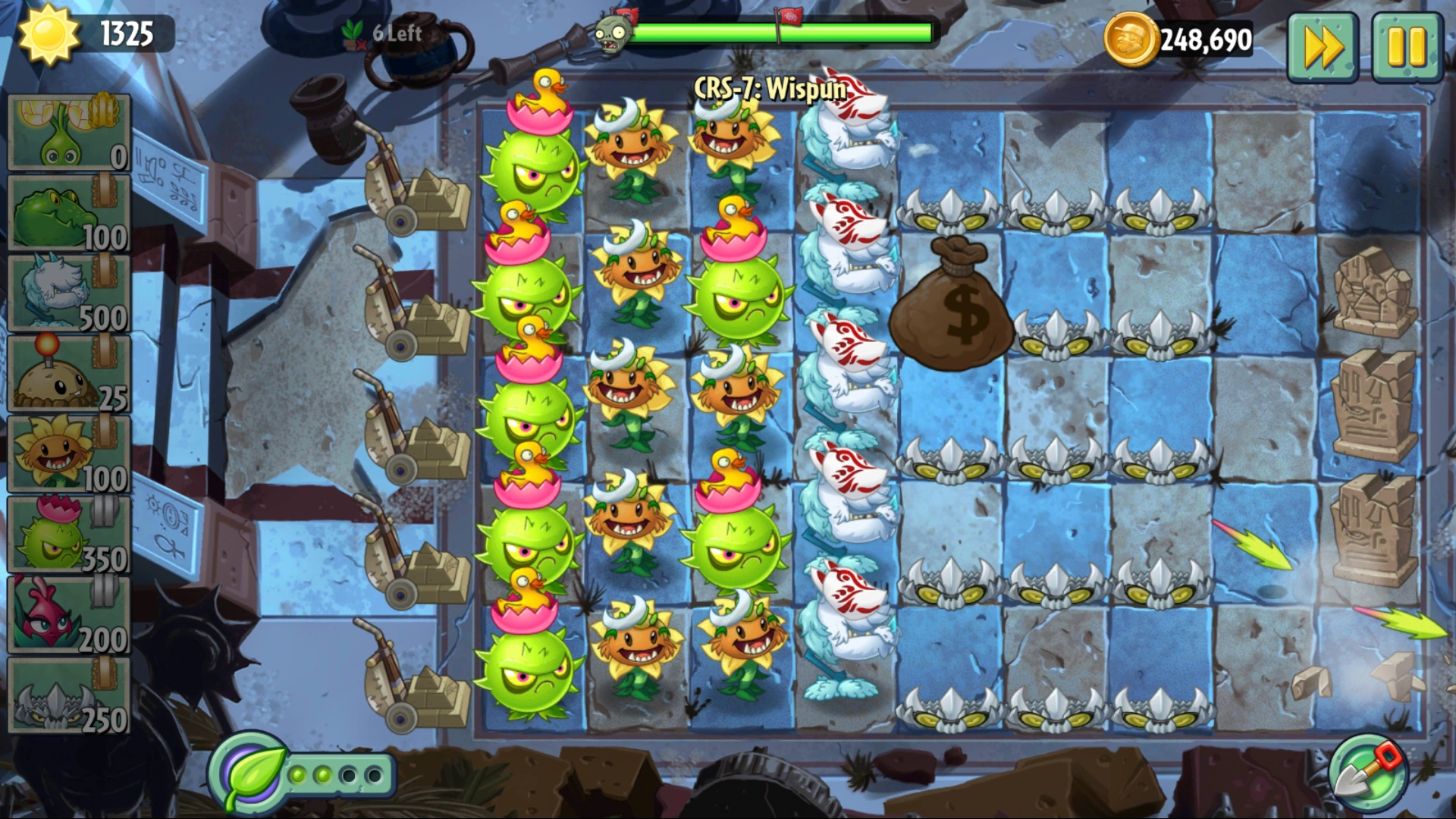Pause the game
This screenshot has height=819, width=1456.
[x=1407, y=45]
